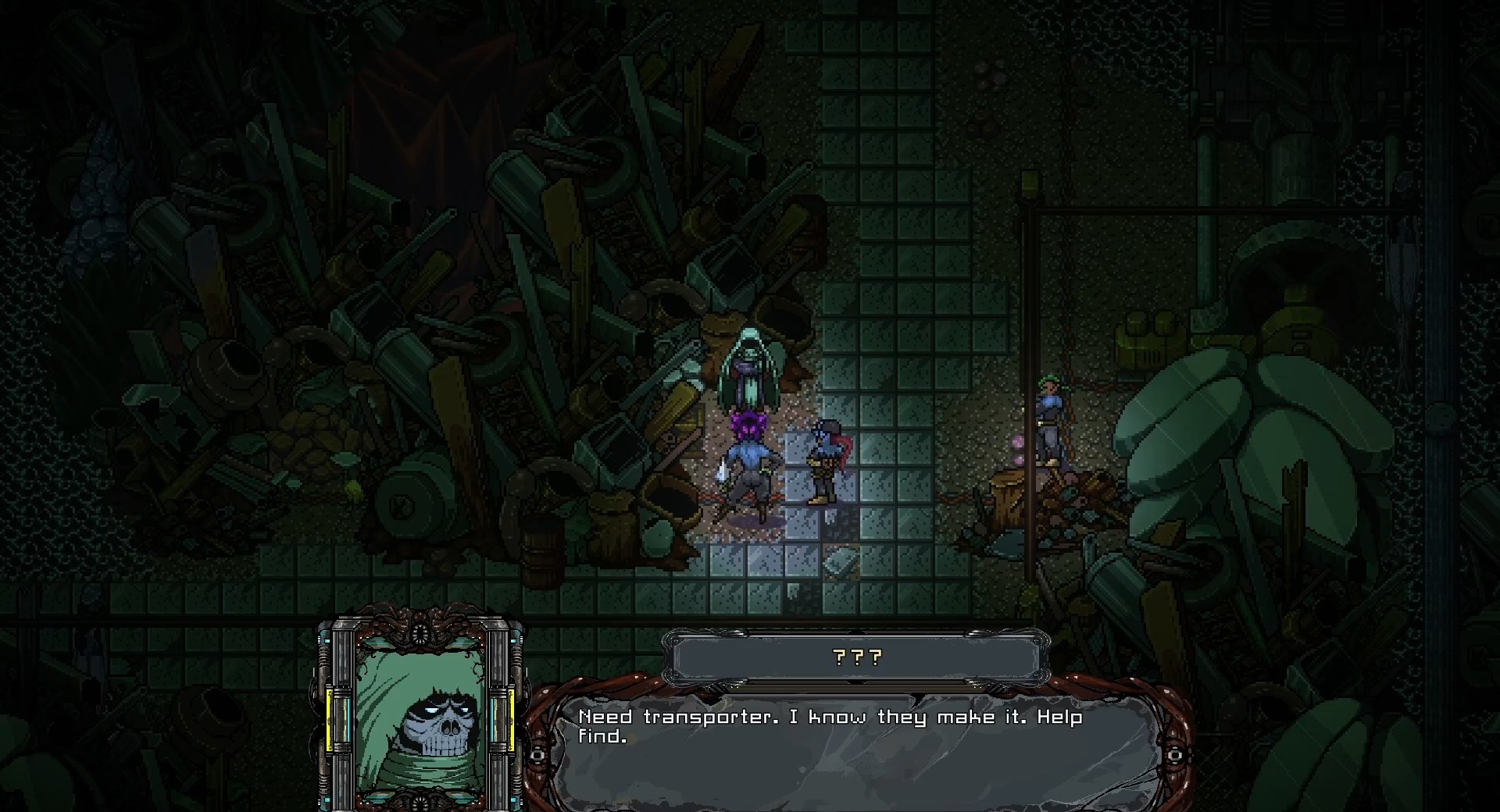Toggle the yellow latch on the portrait frame's left side

coord(329,720)
